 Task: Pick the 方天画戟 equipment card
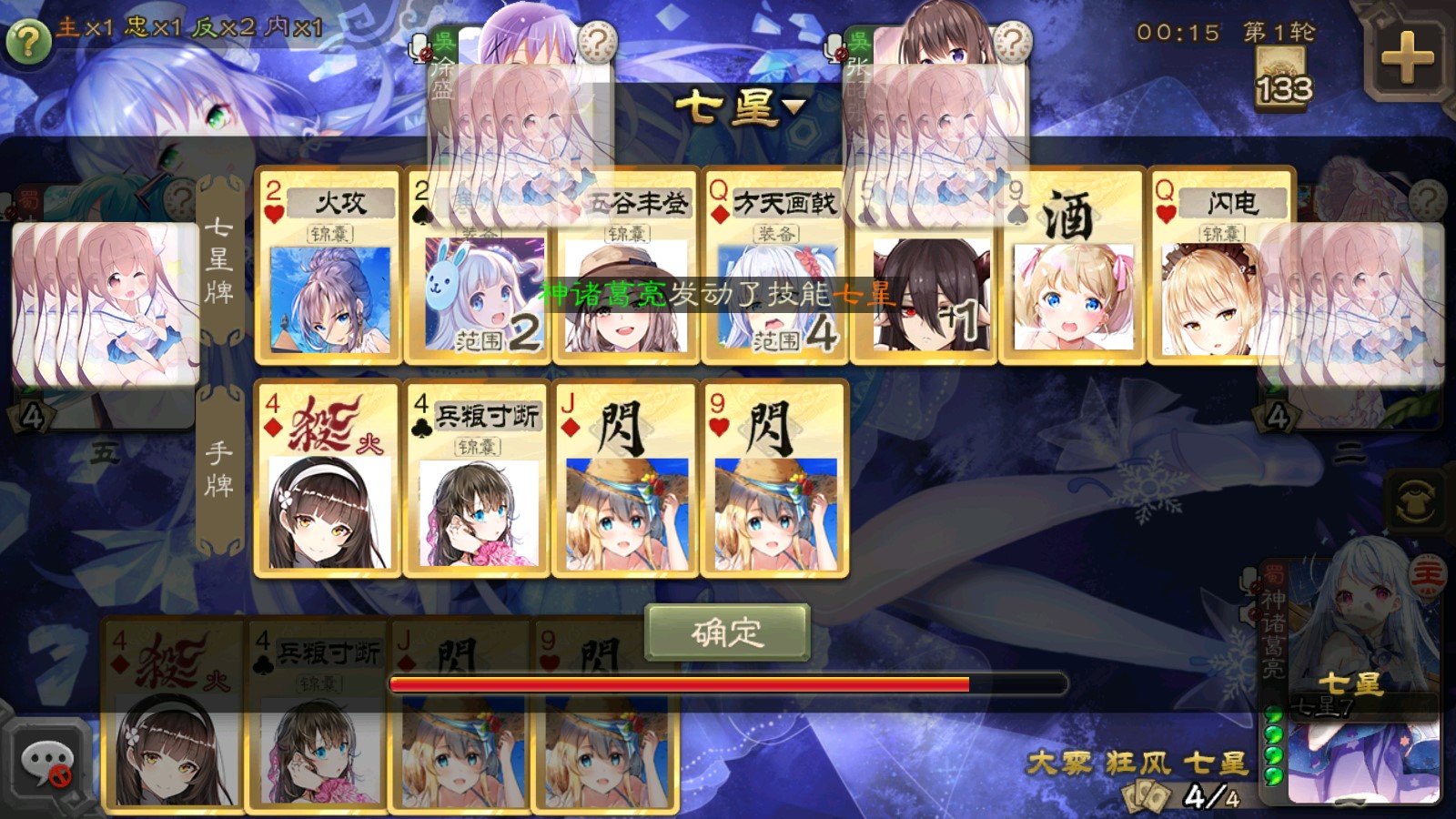pyautogui.click(x=775, y=266)
